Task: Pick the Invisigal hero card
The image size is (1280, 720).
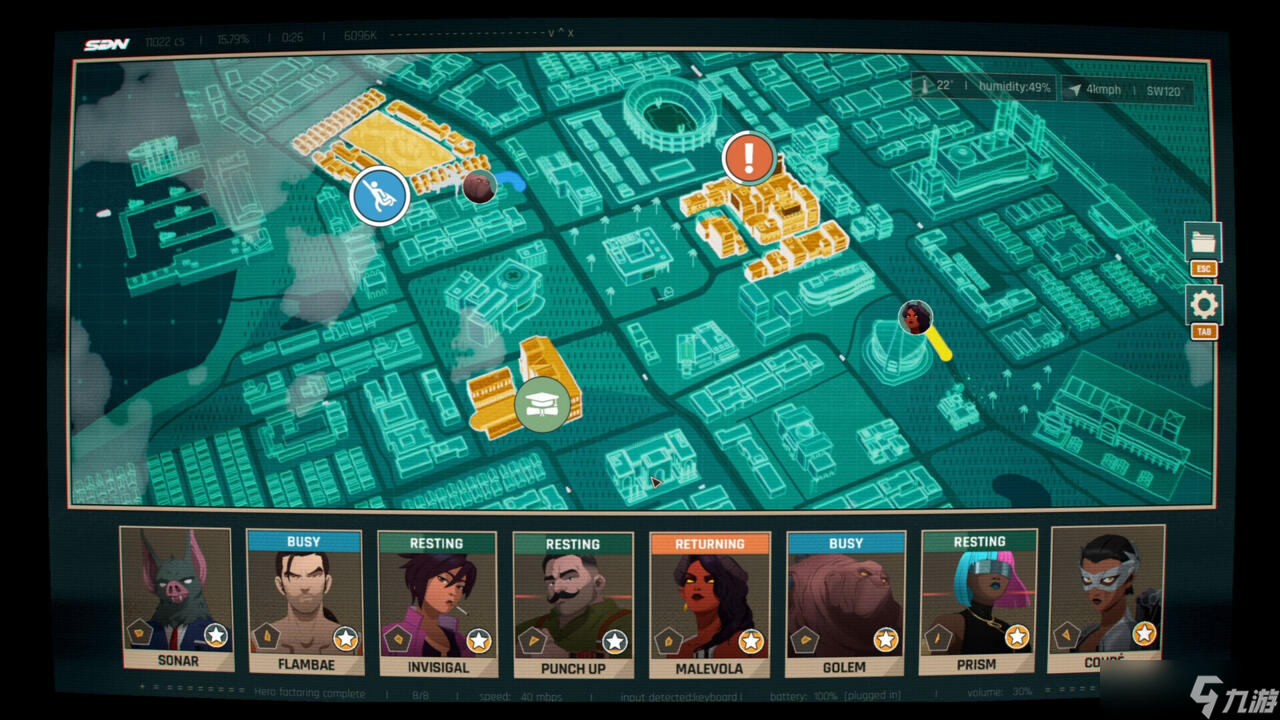Action: [437, 602]
